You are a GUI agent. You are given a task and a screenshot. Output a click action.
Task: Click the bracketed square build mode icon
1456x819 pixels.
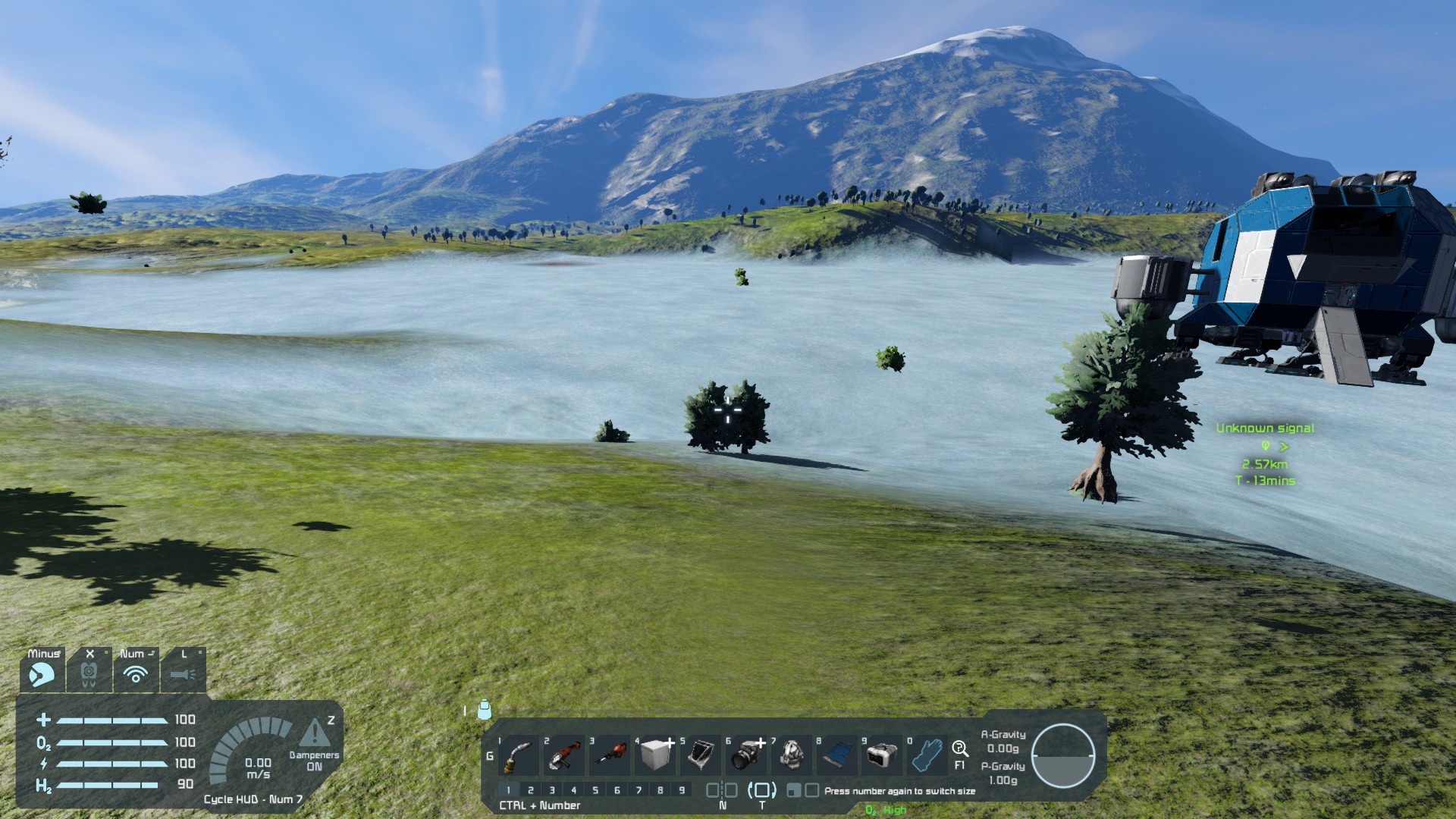coord(762,790)
